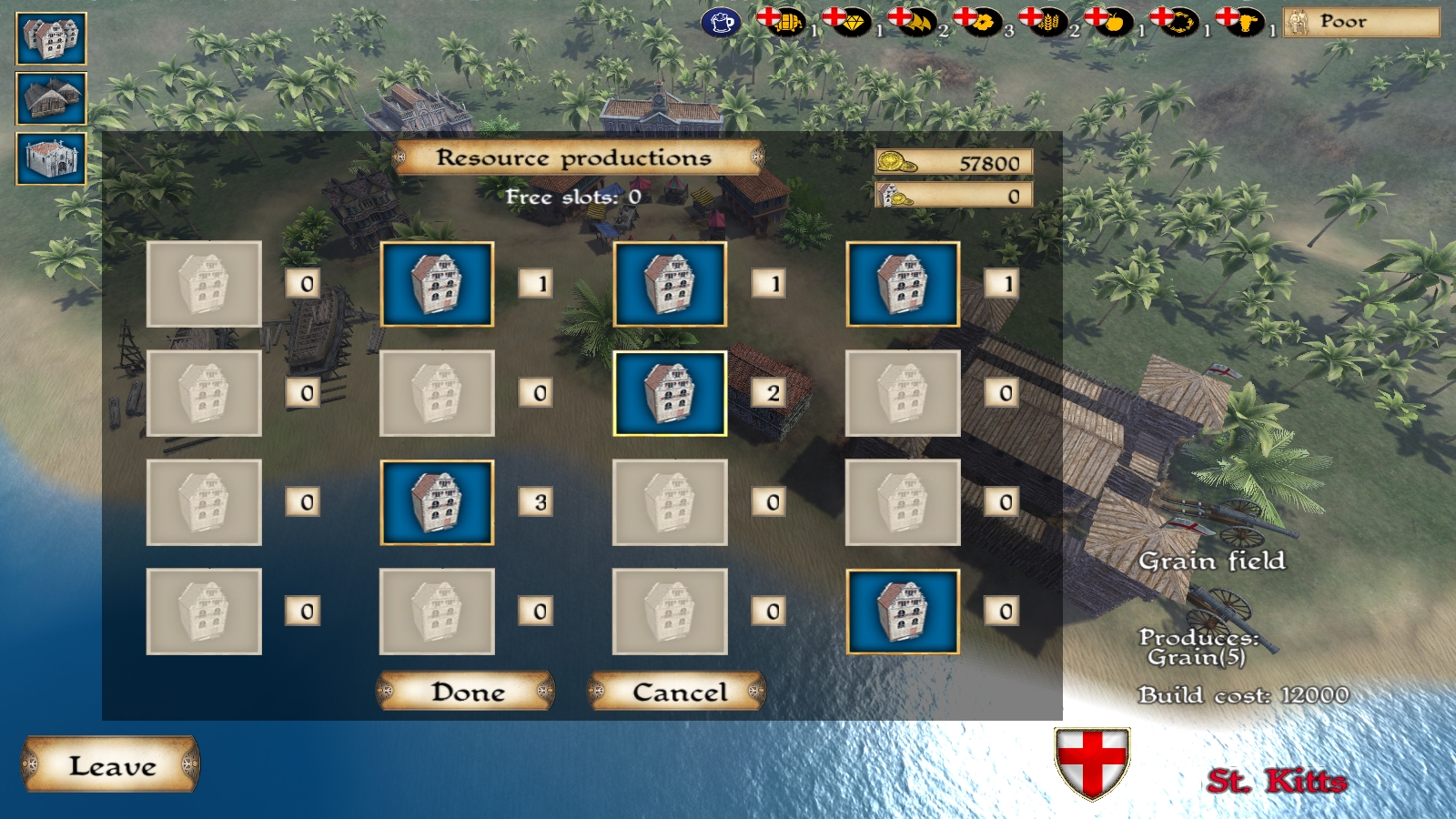Select the church building icon

[51, 158]
